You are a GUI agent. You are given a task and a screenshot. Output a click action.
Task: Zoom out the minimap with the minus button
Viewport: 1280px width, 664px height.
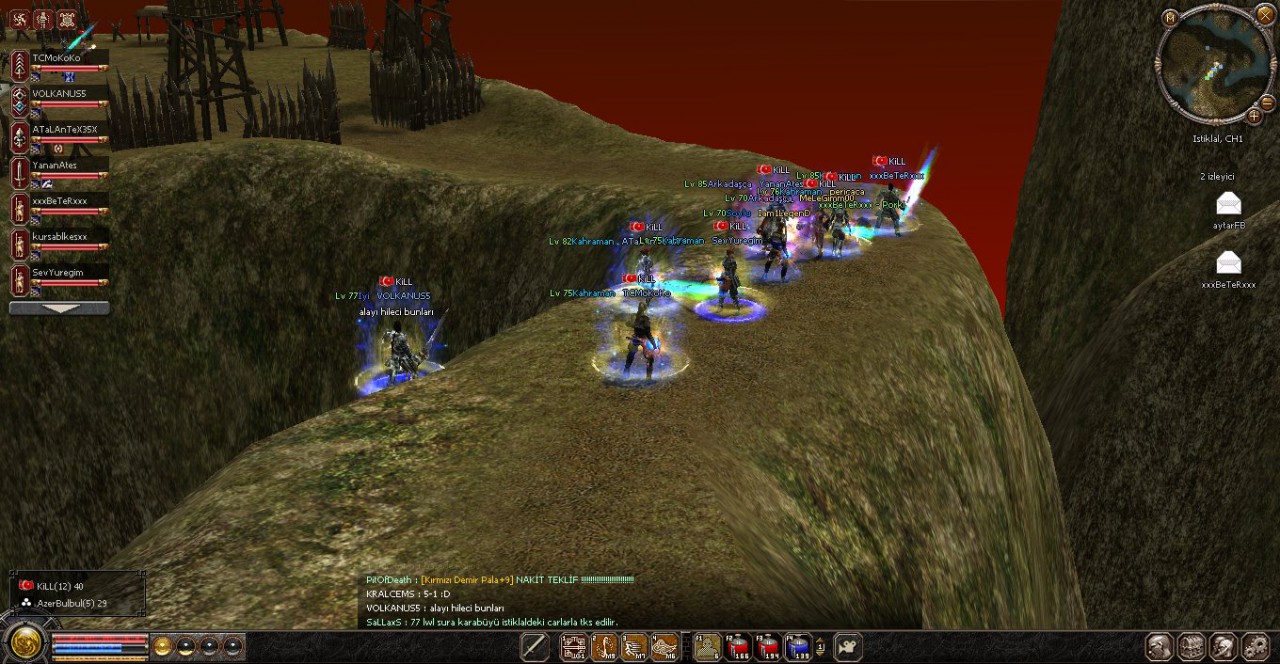click(x=1267, y=103)
